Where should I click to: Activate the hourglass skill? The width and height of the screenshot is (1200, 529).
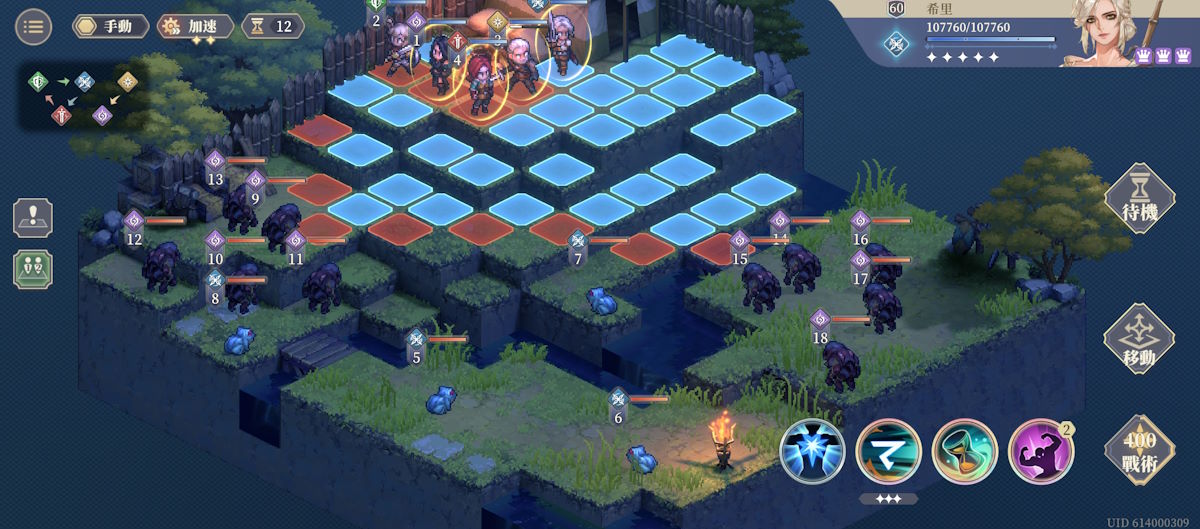[x=964, y=450]
